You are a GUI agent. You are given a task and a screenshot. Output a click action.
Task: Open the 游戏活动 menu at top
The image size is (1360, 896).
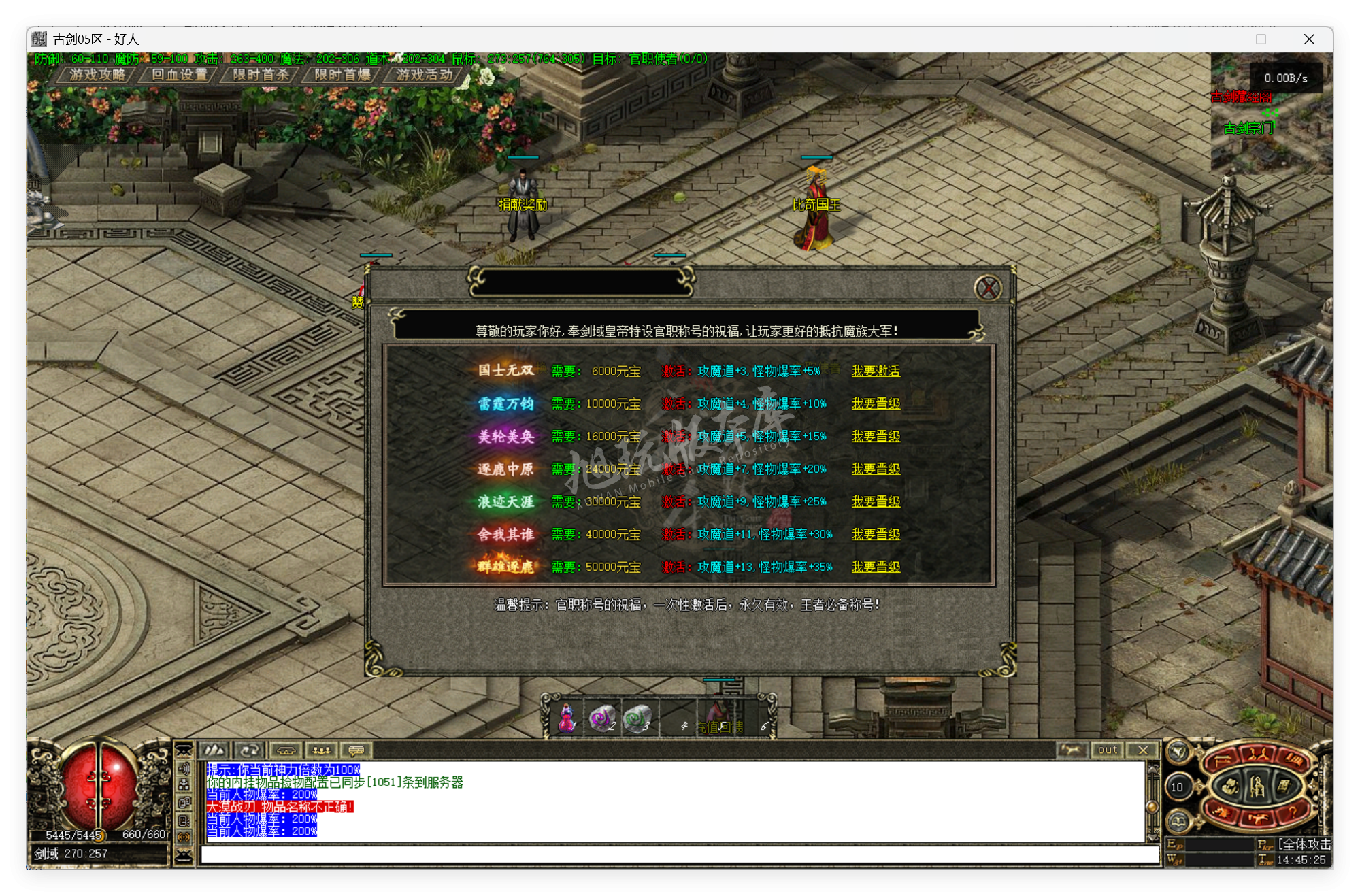422,76
